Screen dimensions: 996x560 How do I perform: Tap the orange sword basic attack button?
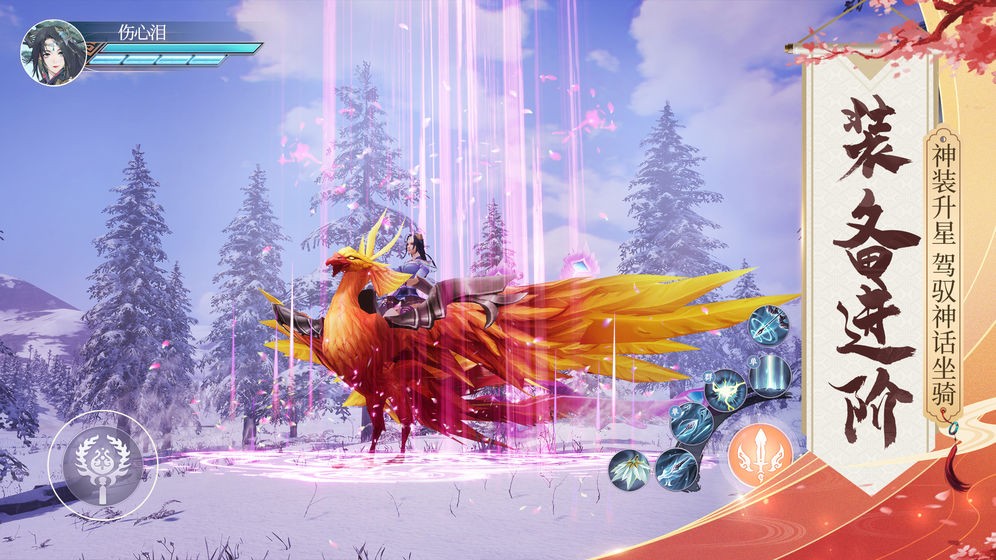(x=760, y=455)
